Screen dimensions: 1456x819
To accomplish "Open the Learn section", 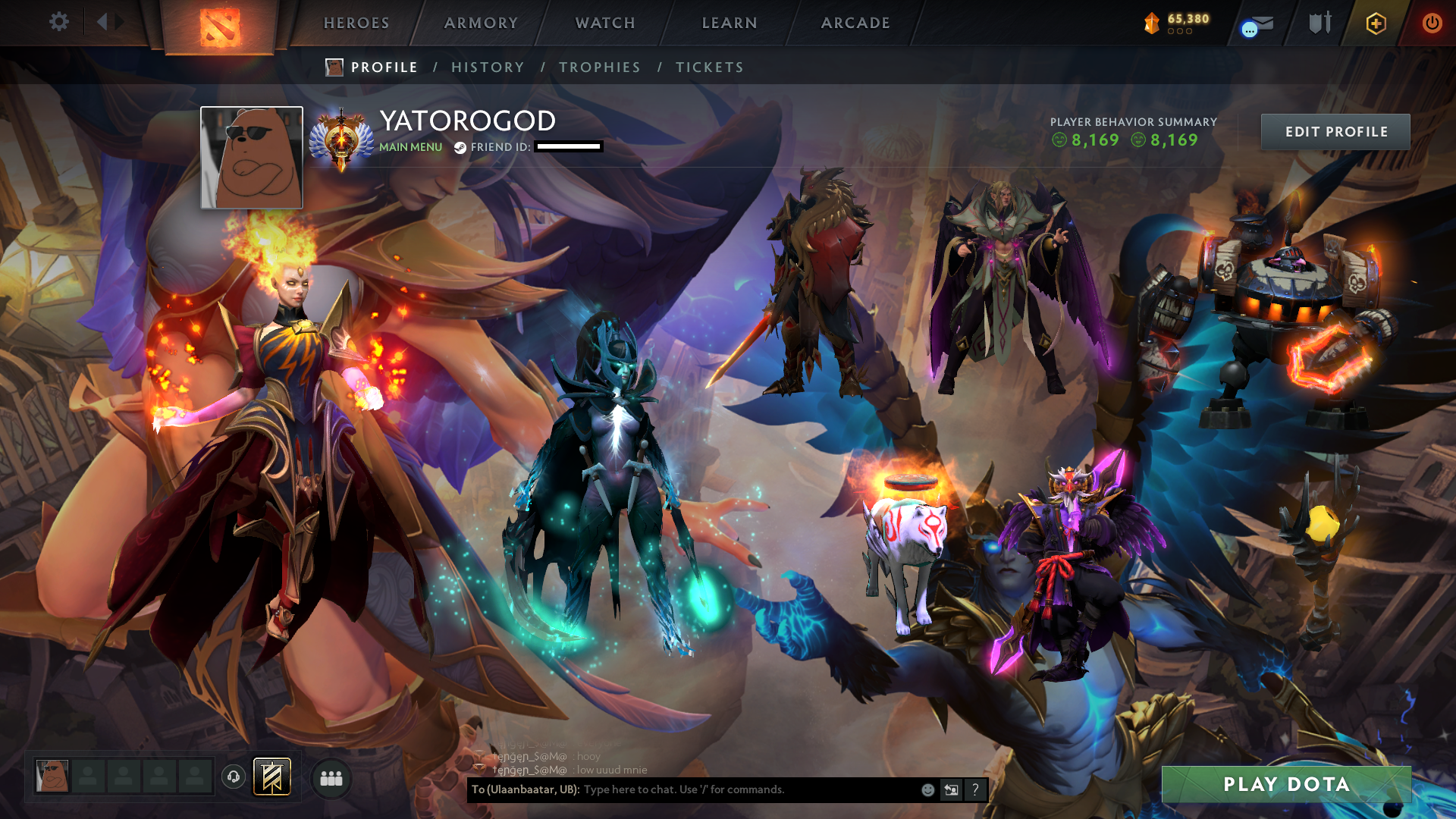I will pyautogui.click(x=730, y=23).
